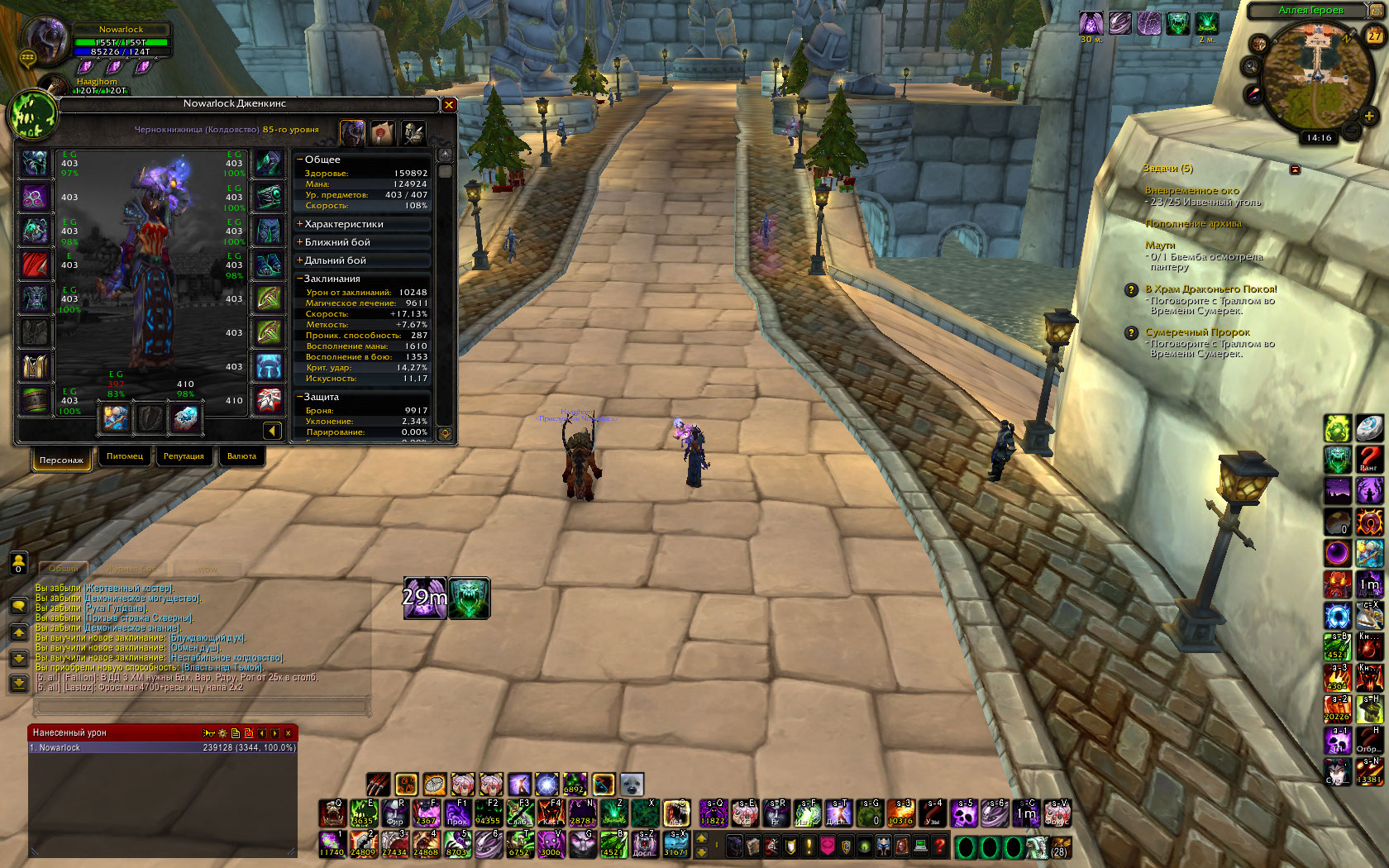Select the Вневременное око quest entry
The image size is (1389, 868).
click(1191, 190)
